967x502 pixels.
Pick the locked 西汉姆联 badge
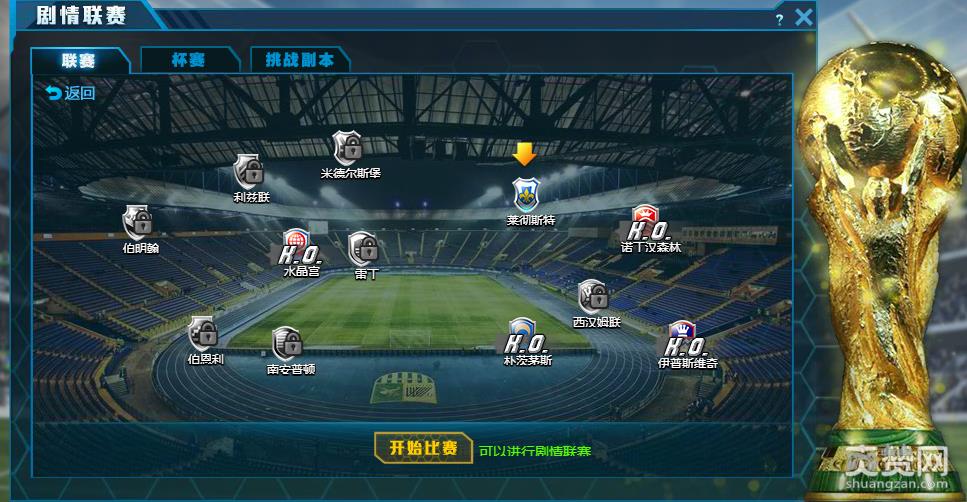tap(593, 296)
